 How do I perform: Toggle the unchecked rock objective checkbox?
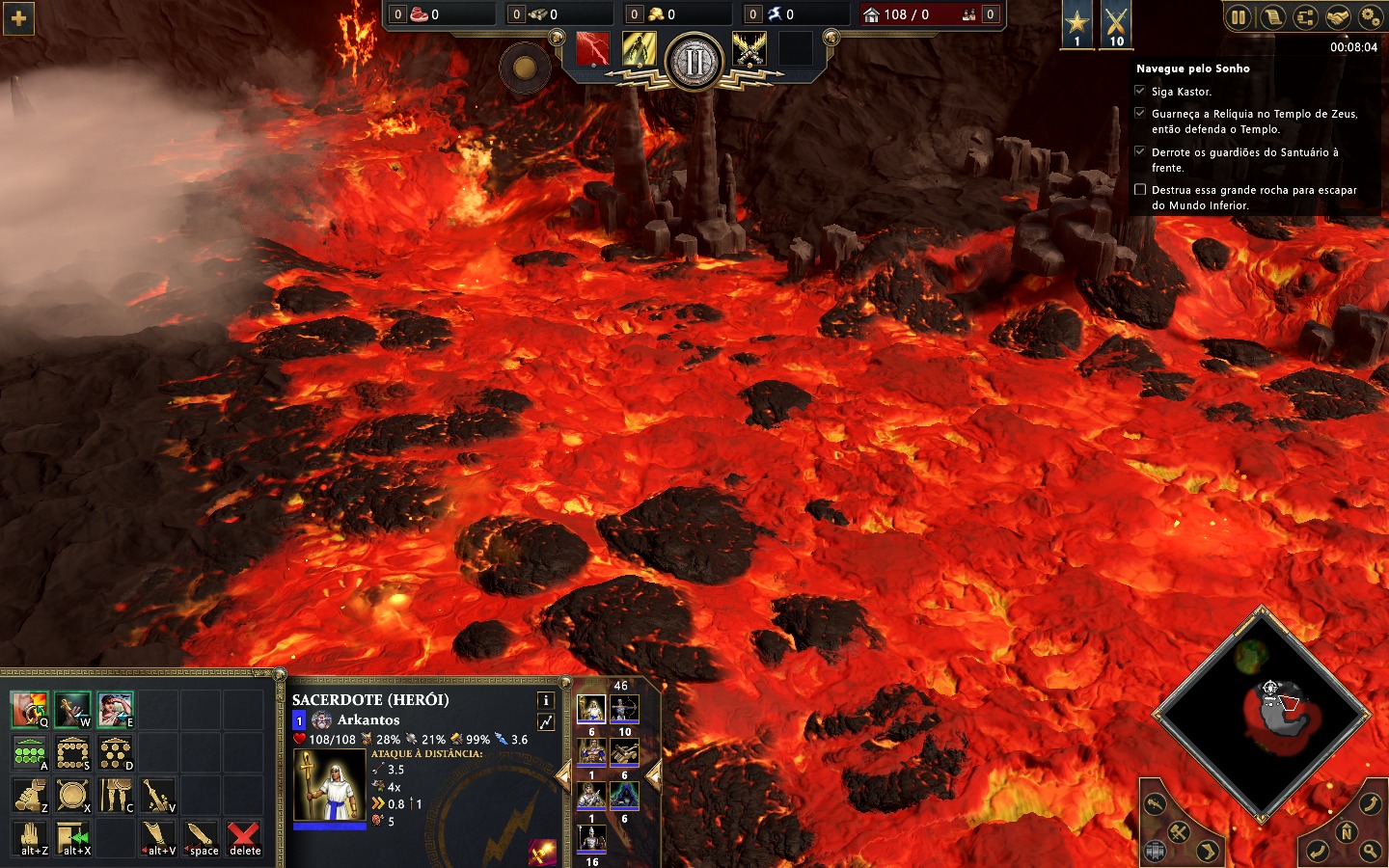1140,190
